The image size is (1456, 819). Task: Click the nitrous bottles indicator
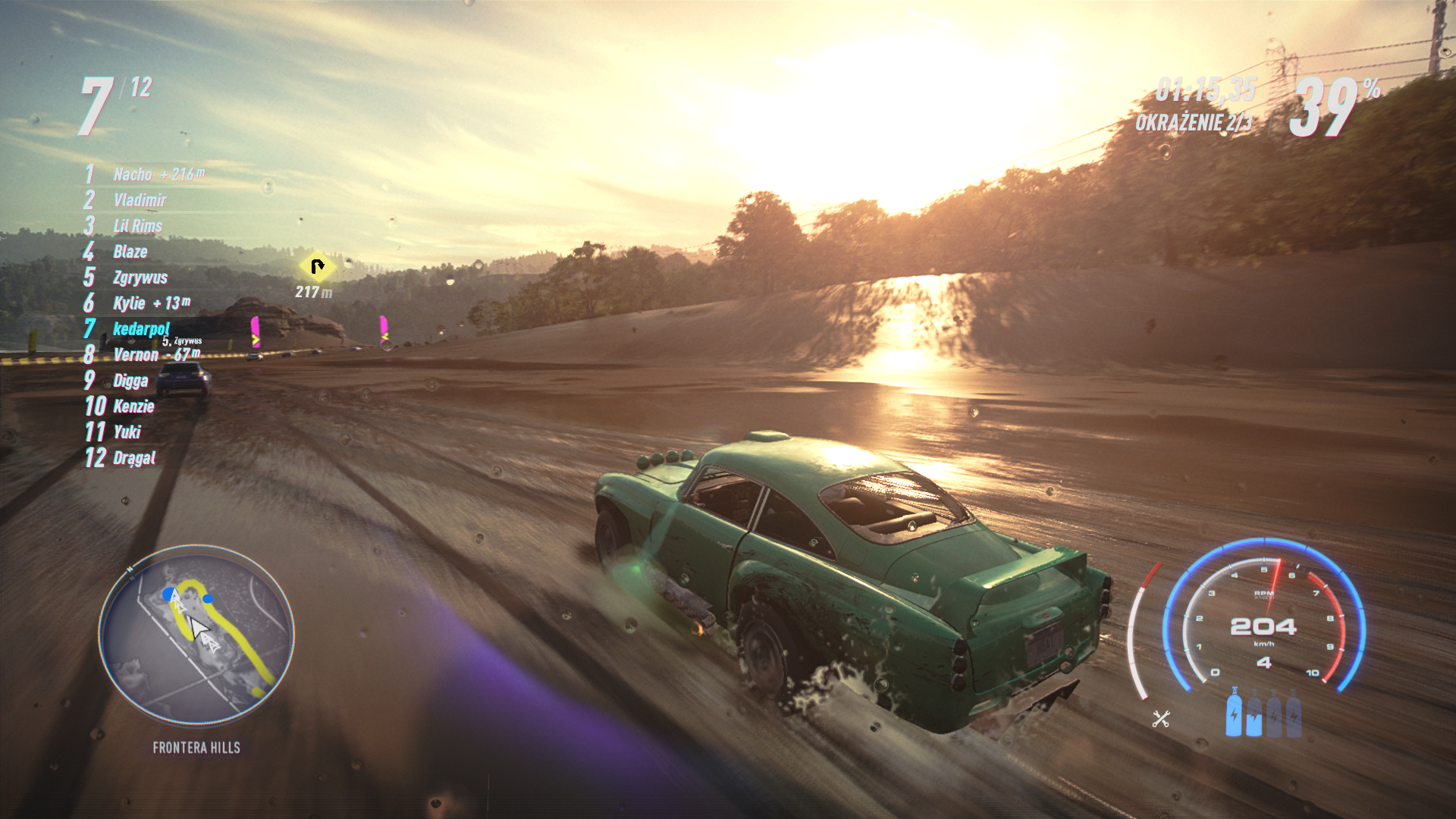[x=1263, y=714]
